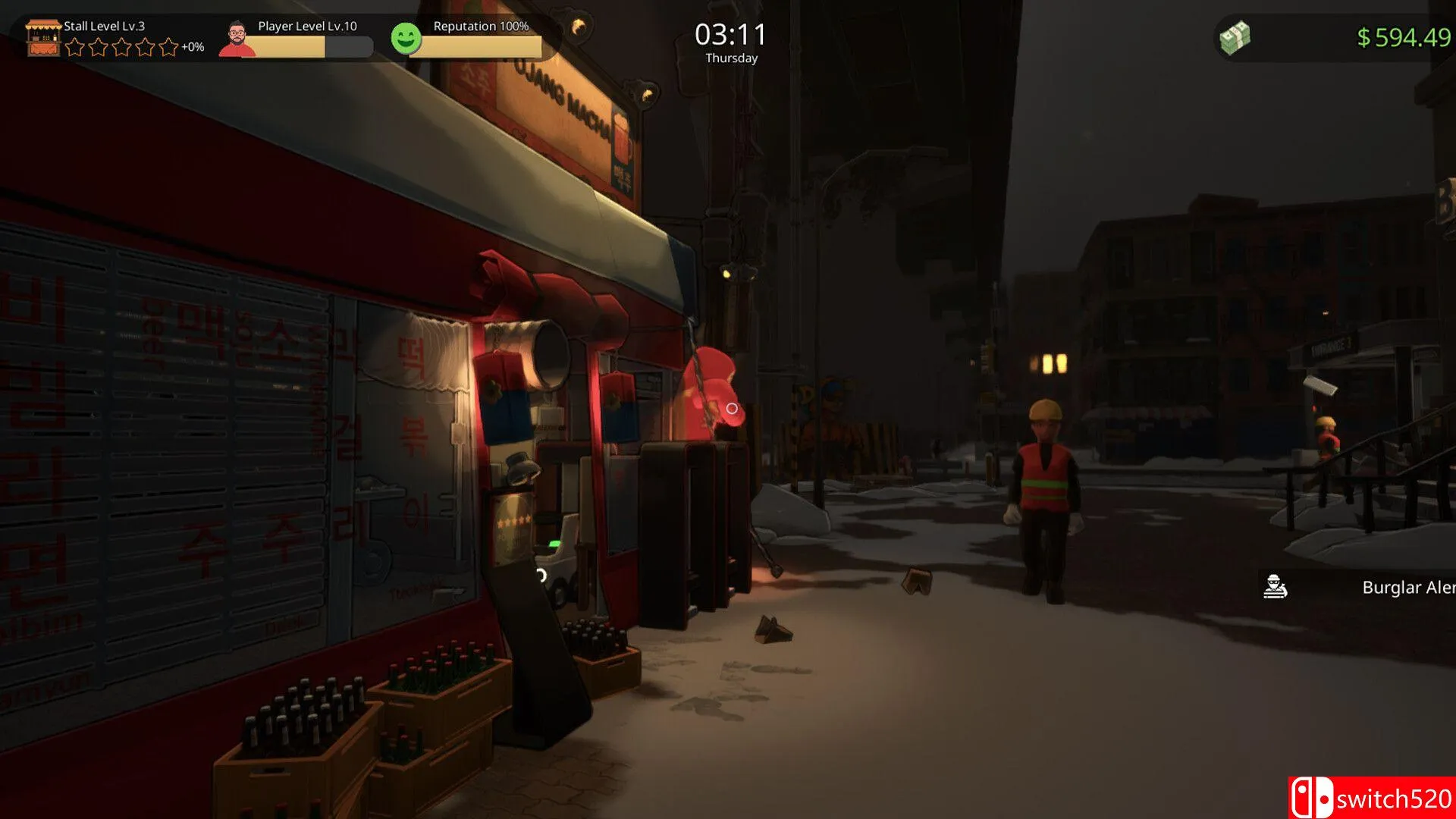
Task: Open the Burglar Alert notification
Action: [1357, 587]
